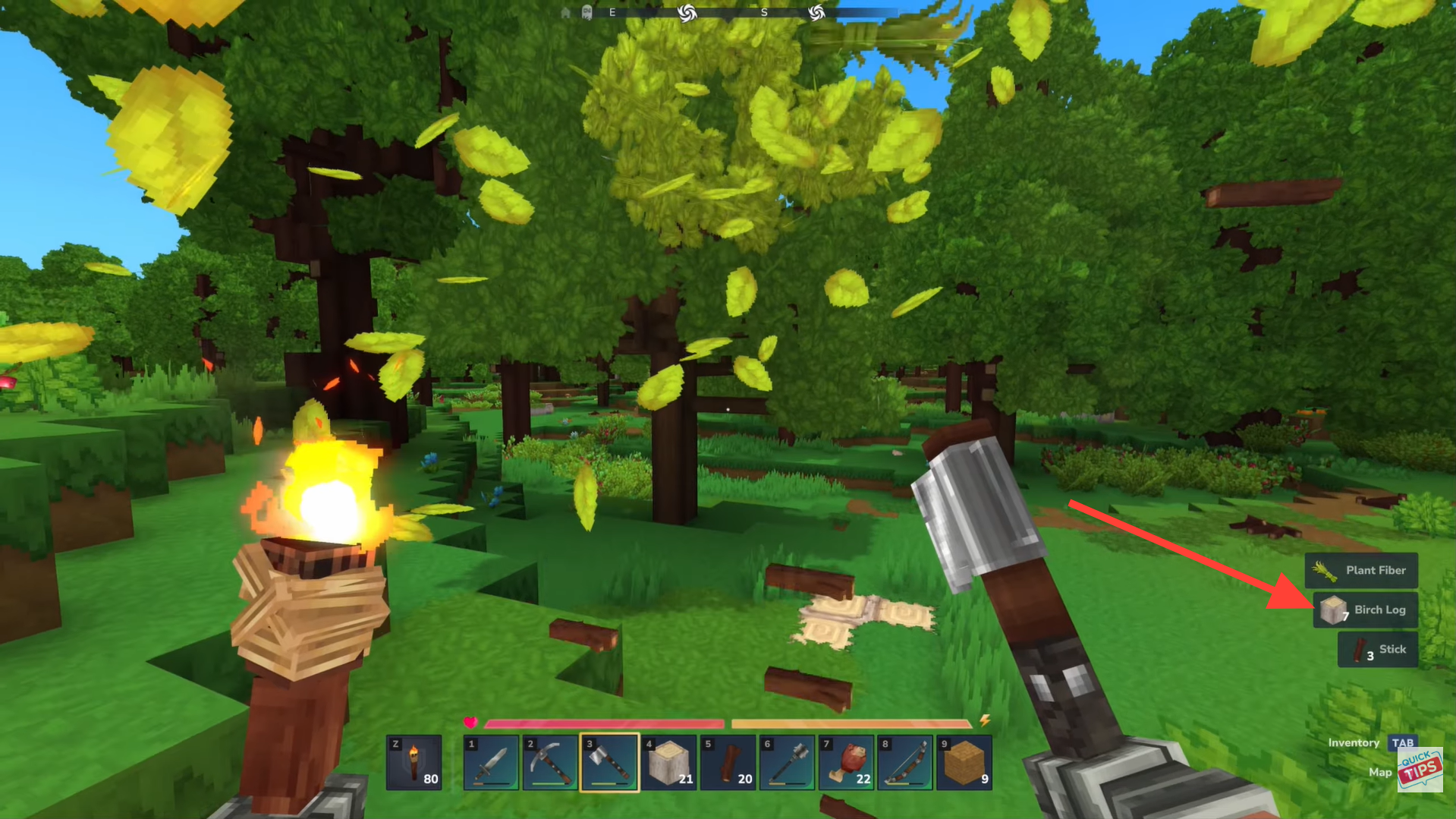Screen dimensions: 1456x819
Task: Click the Quick Tips overlay badge
Action: pyautogui.click(x=1420, y=770)
